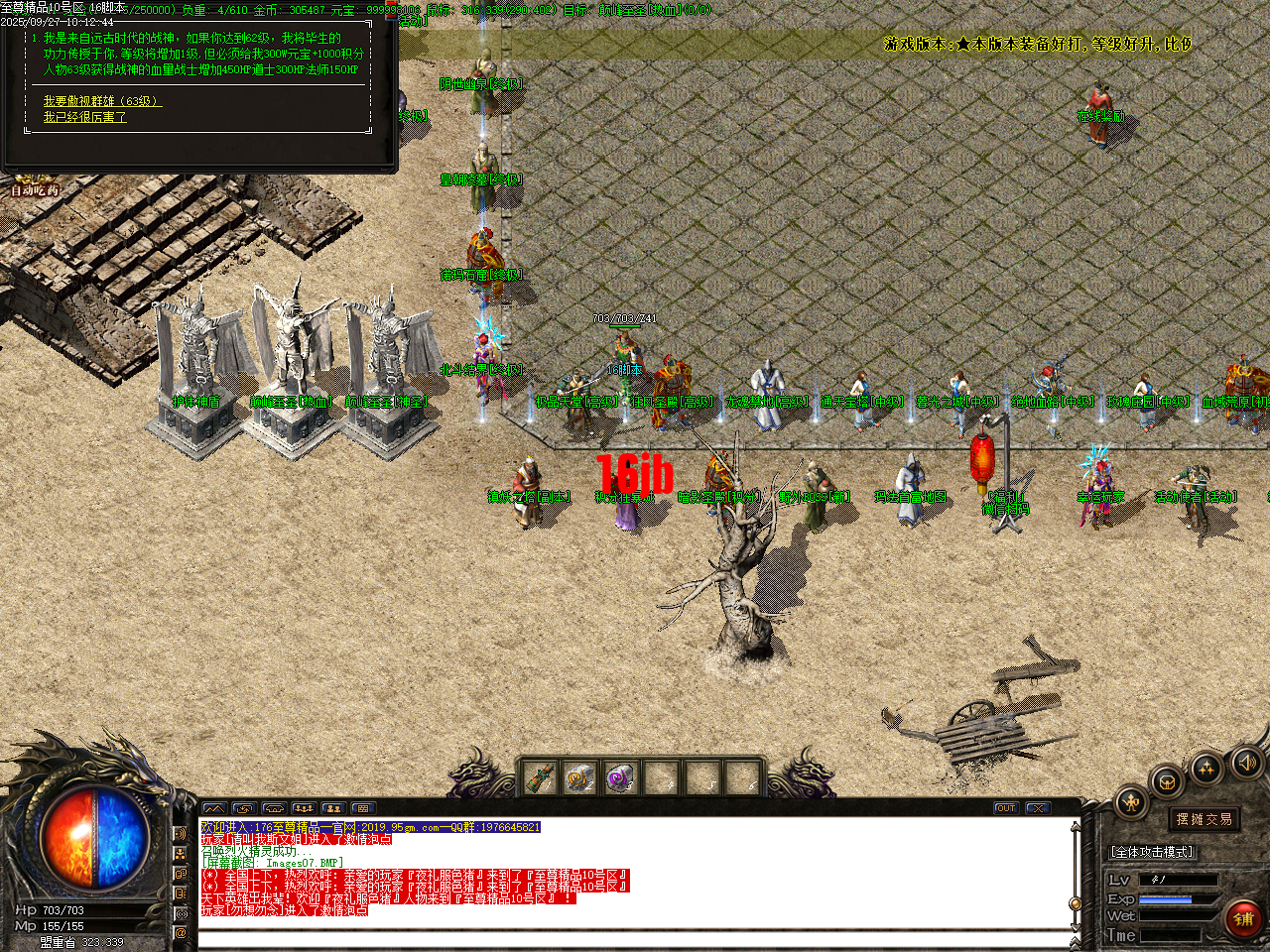Viewport: 1270px width, 952px height.
Task: Click the circular refresh icon above the chat
Action: click(245, 808)
